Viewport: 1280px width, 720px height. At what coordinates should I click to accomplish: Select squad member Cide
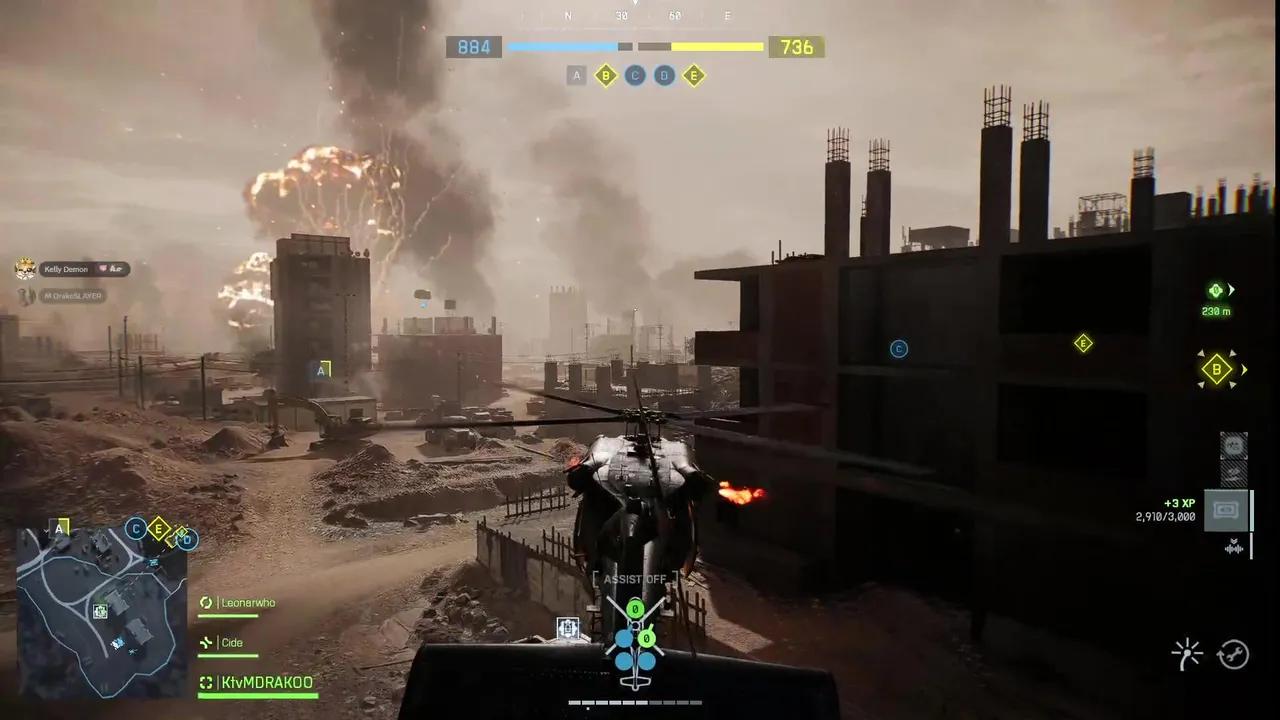click(x=232, y=643)
